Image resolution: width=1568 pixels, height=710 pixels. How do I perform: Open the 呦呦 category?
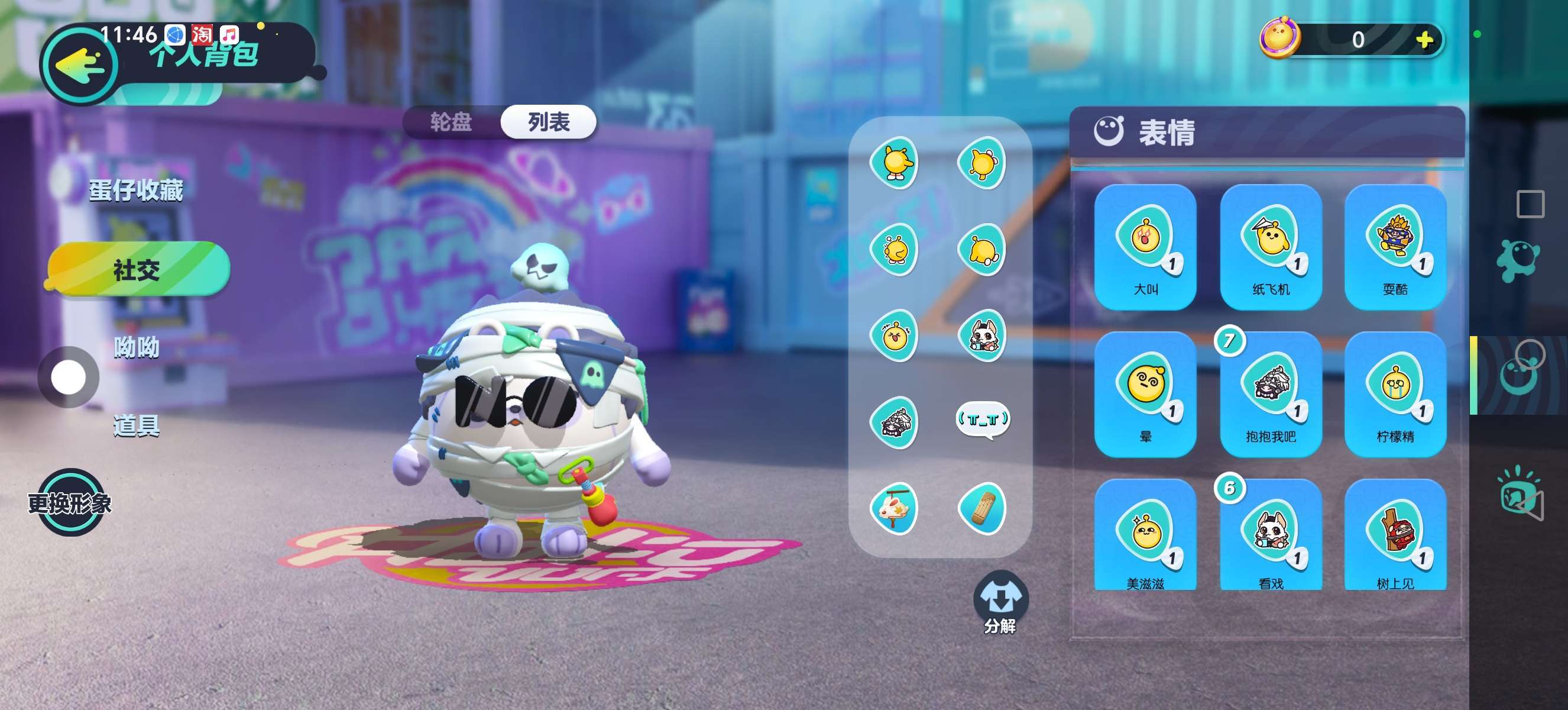point(137,347)
